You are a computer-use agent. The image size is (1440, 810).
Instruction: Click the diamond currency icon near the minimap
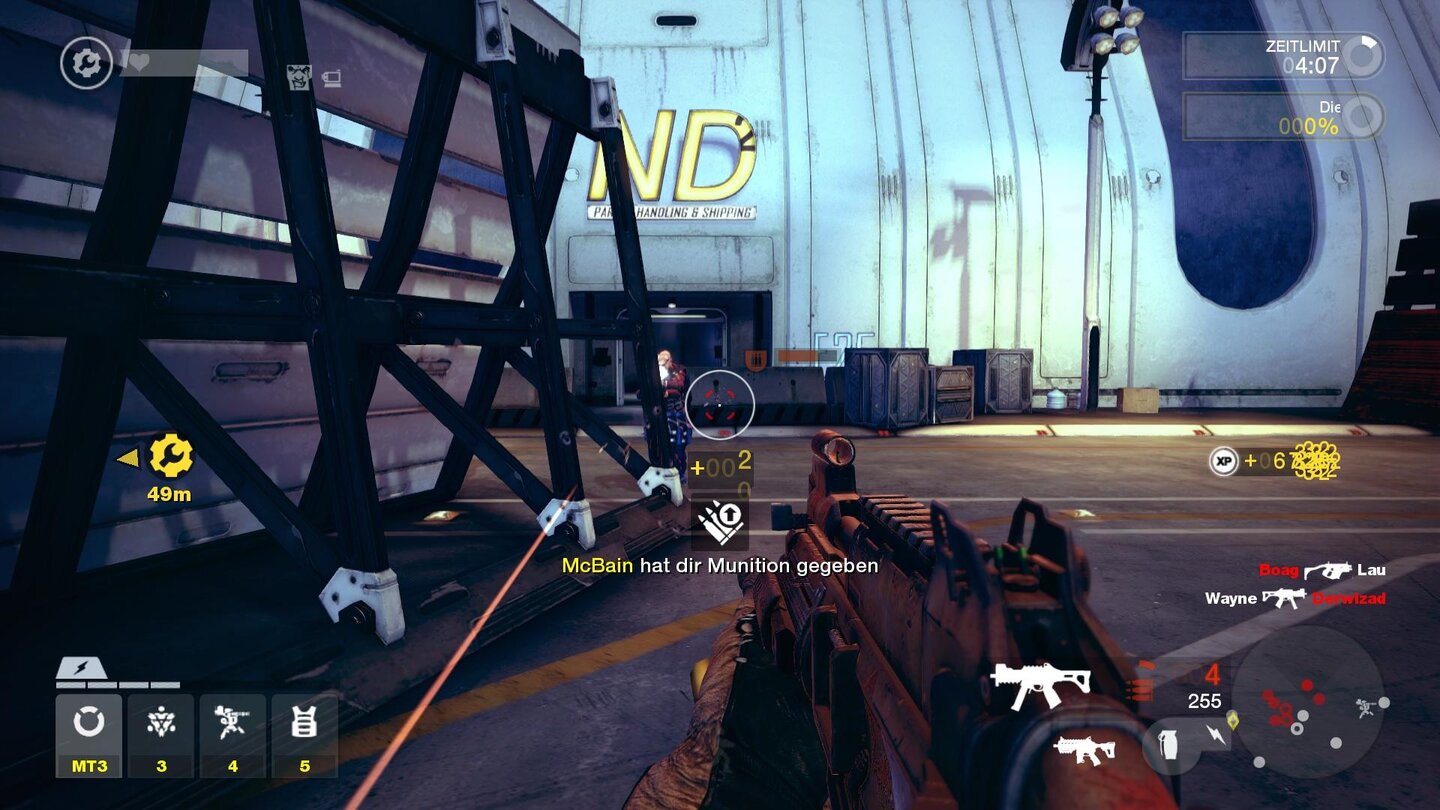pyautogui.click(x=1233, y=720)
